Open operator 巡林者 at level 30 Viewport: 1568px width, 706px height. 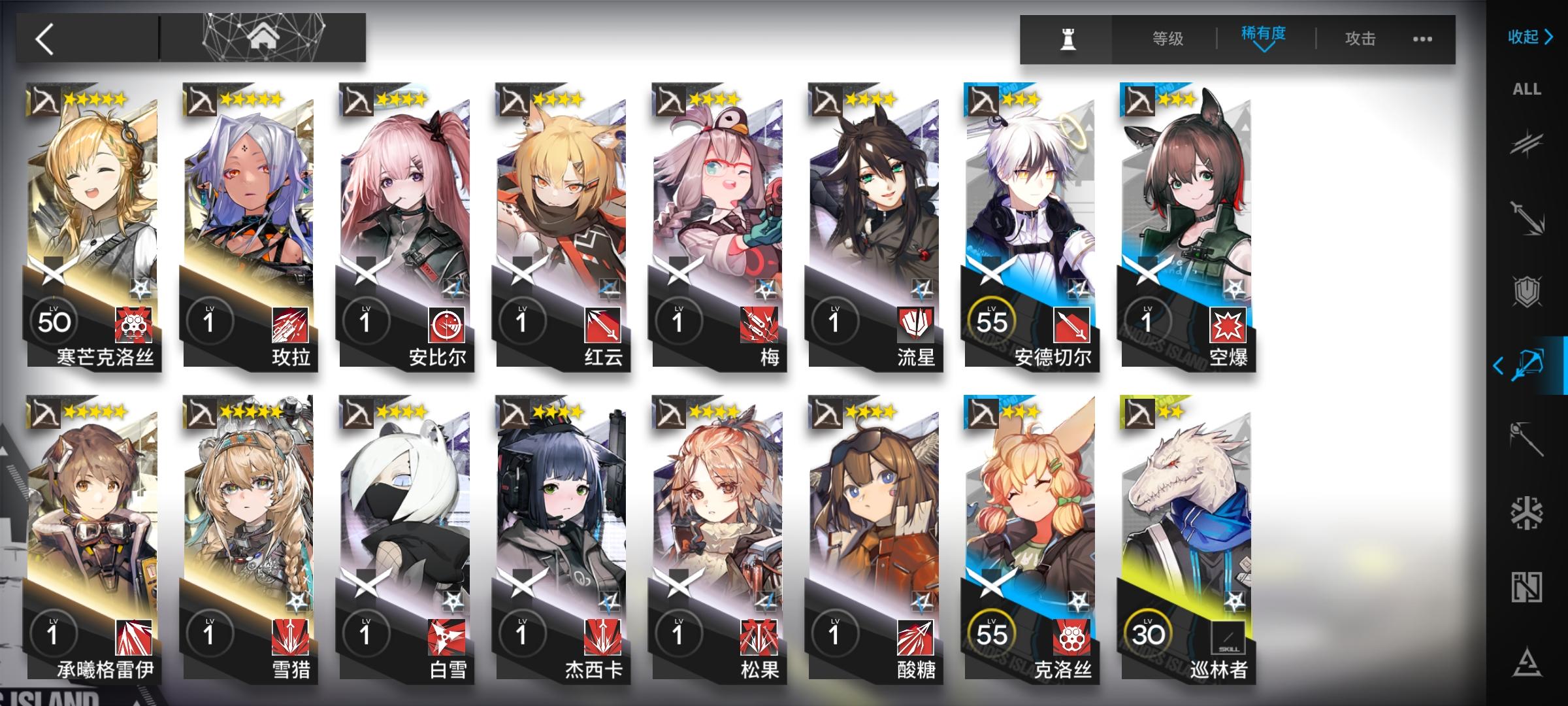tap(1189, 543)
